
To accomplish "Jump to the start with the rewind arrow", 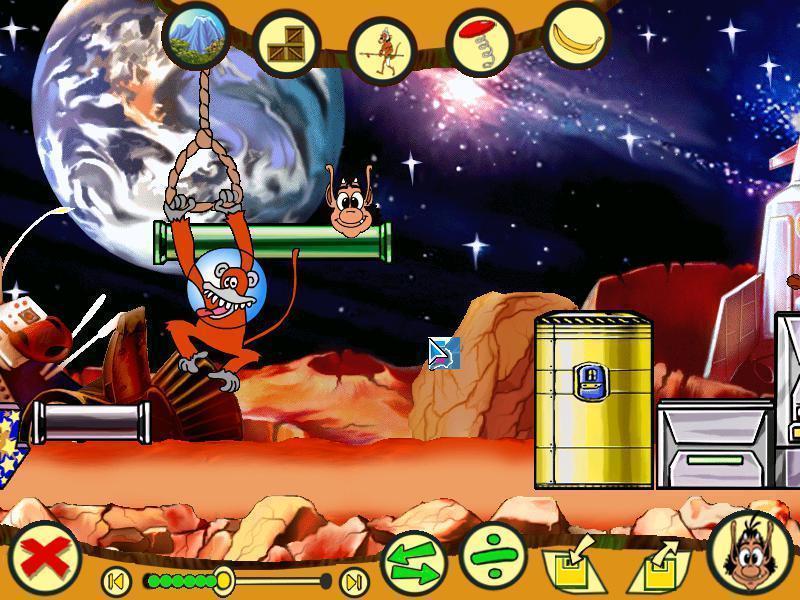I will click(116, 580).
